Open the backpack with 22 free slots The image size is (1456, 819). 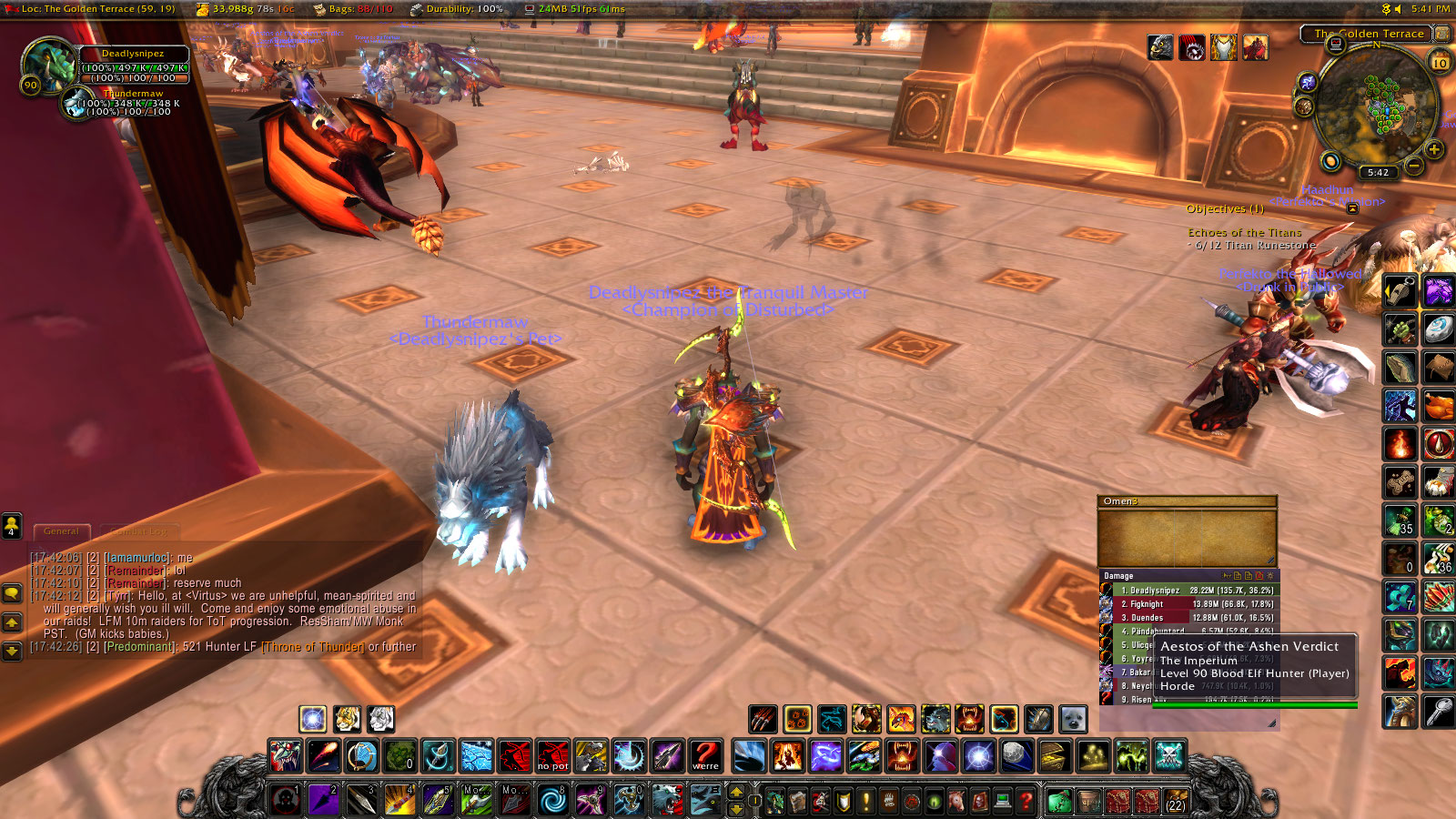tap(1175, 802)
